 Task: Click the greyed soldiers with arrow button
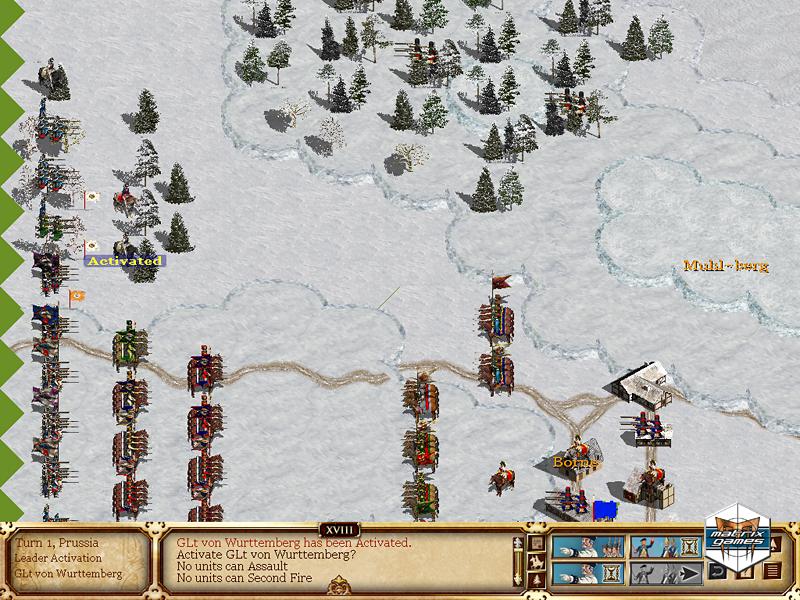click(x=666, y=573)
